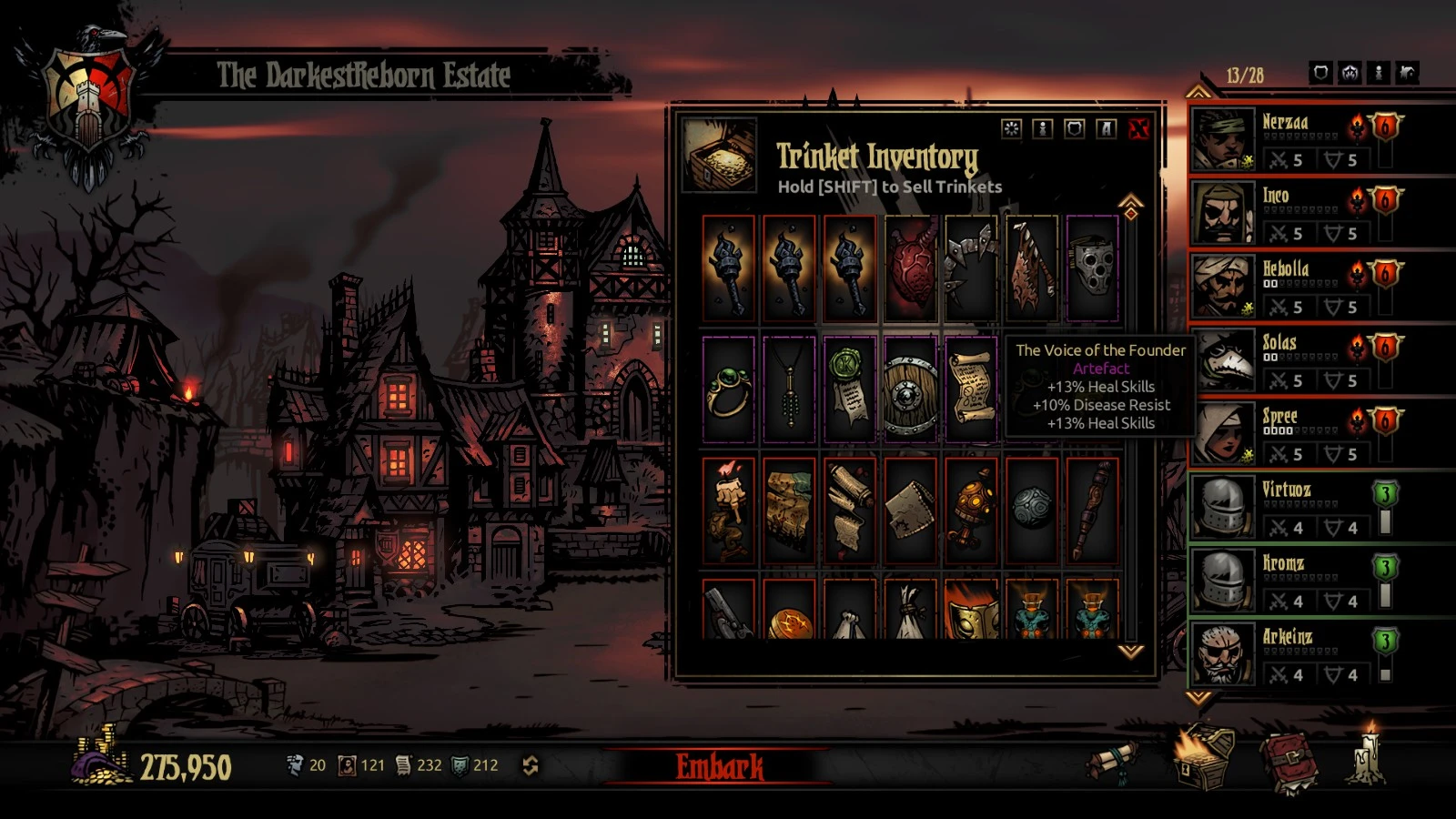This screenshot has width=1456, height=819.
Task: Click the candle icon in bottom bar
Action: (1366, 757)
